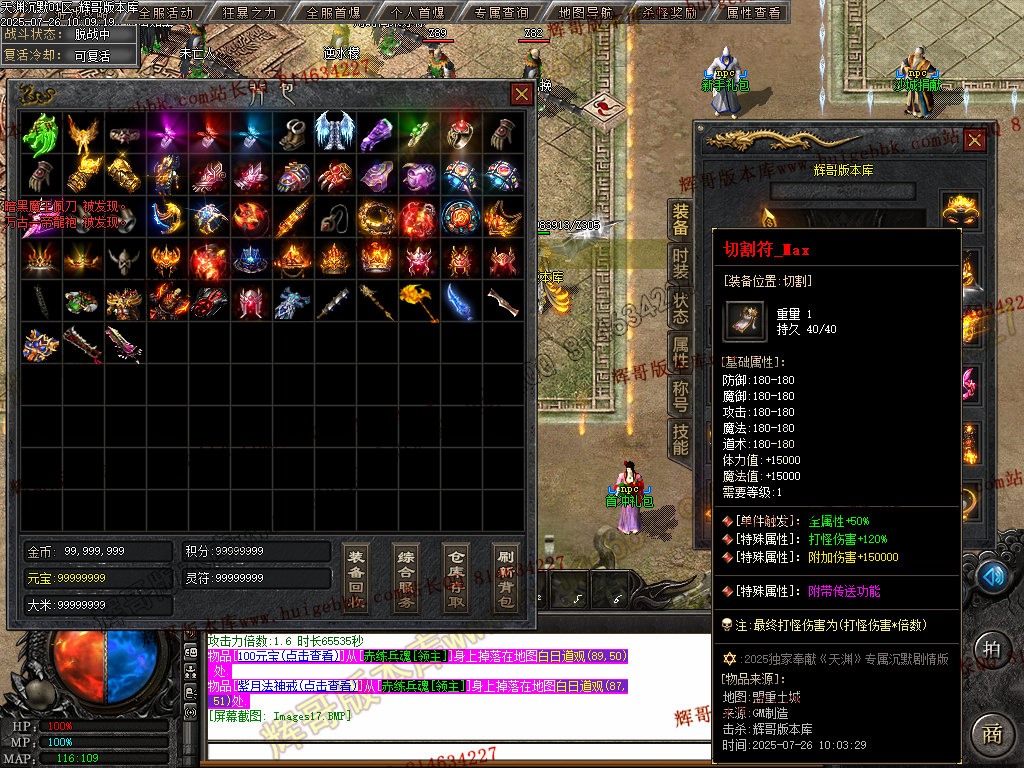
Task: Click the 装备回收 recycle button
Action: pyautogui.click(x=355, y=578)
